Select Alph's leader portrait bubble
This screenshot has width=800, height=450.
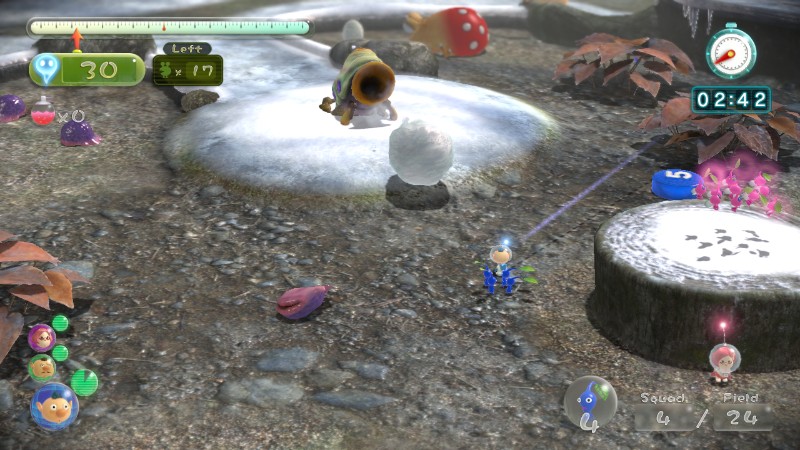pyautogui.click(x=52, y=404)
